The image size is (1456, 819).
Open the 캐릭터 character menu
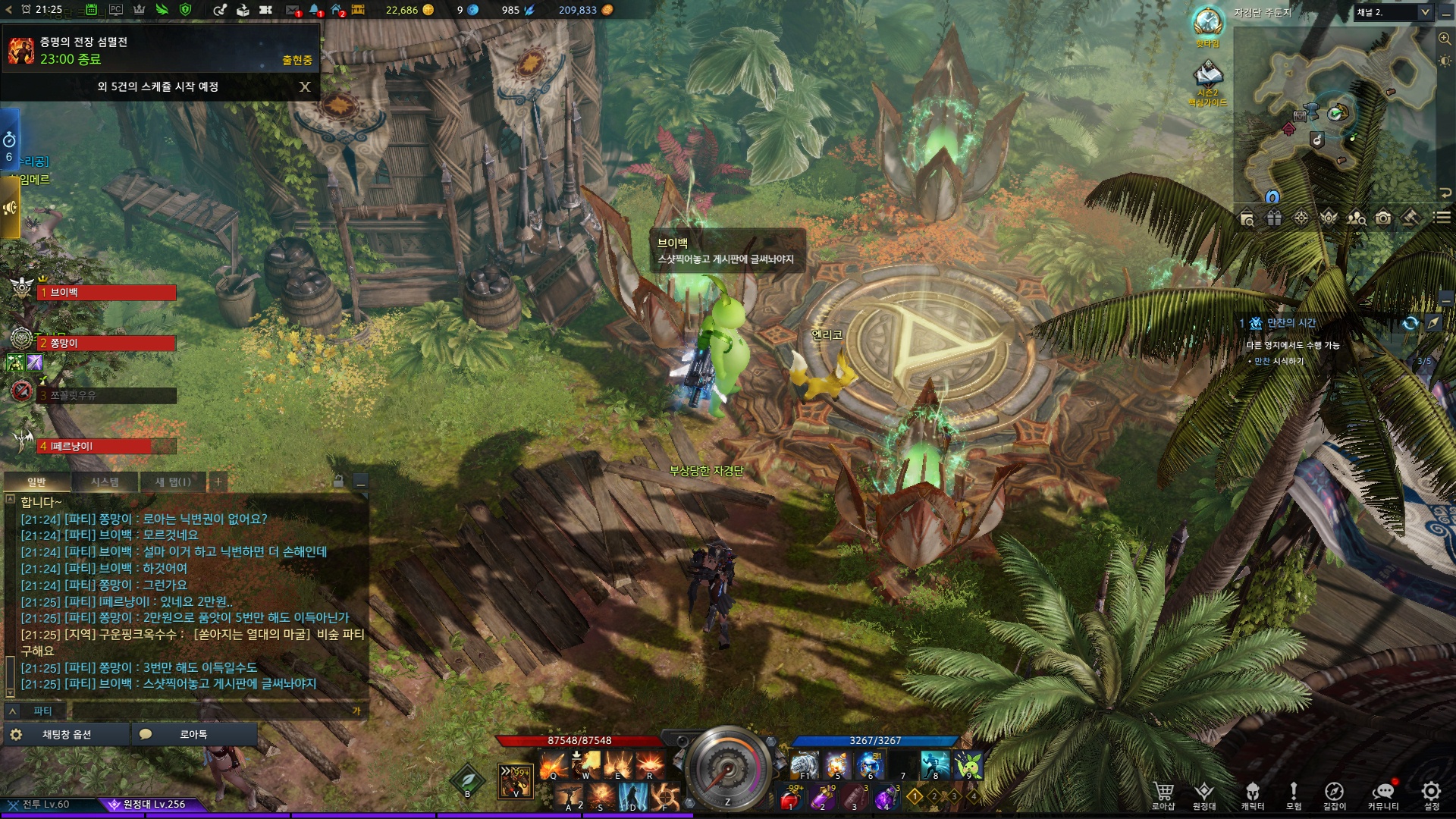coord(1252,795)
